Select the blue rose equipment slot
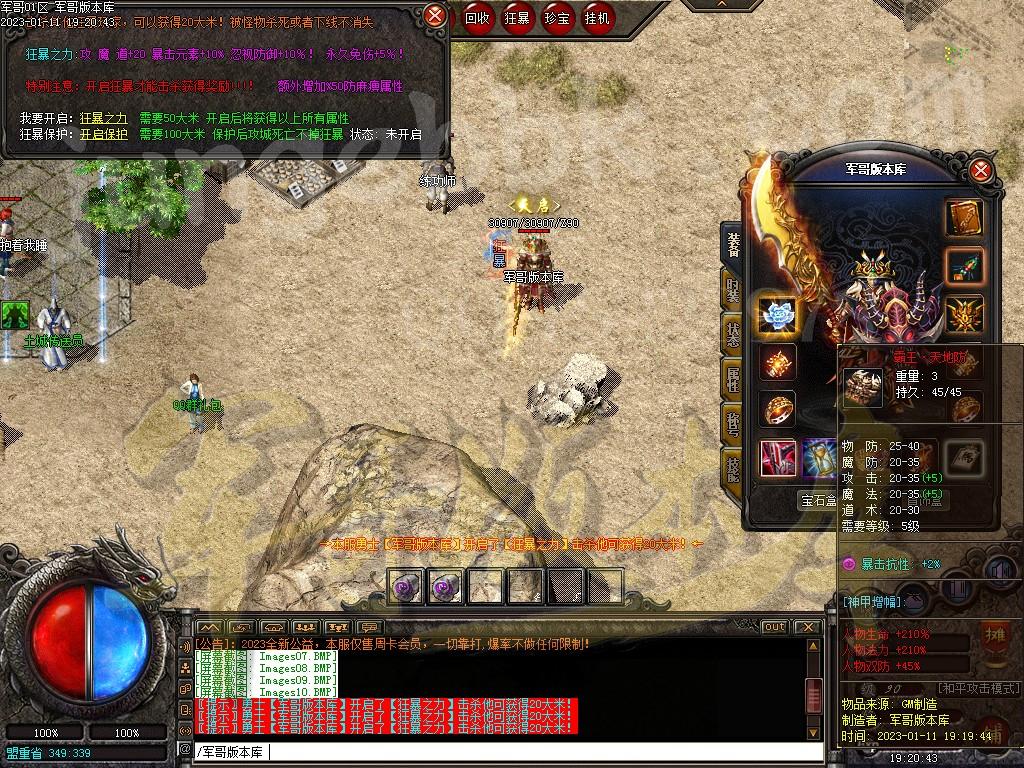1024x768 pixels. (x=777, y=316)
